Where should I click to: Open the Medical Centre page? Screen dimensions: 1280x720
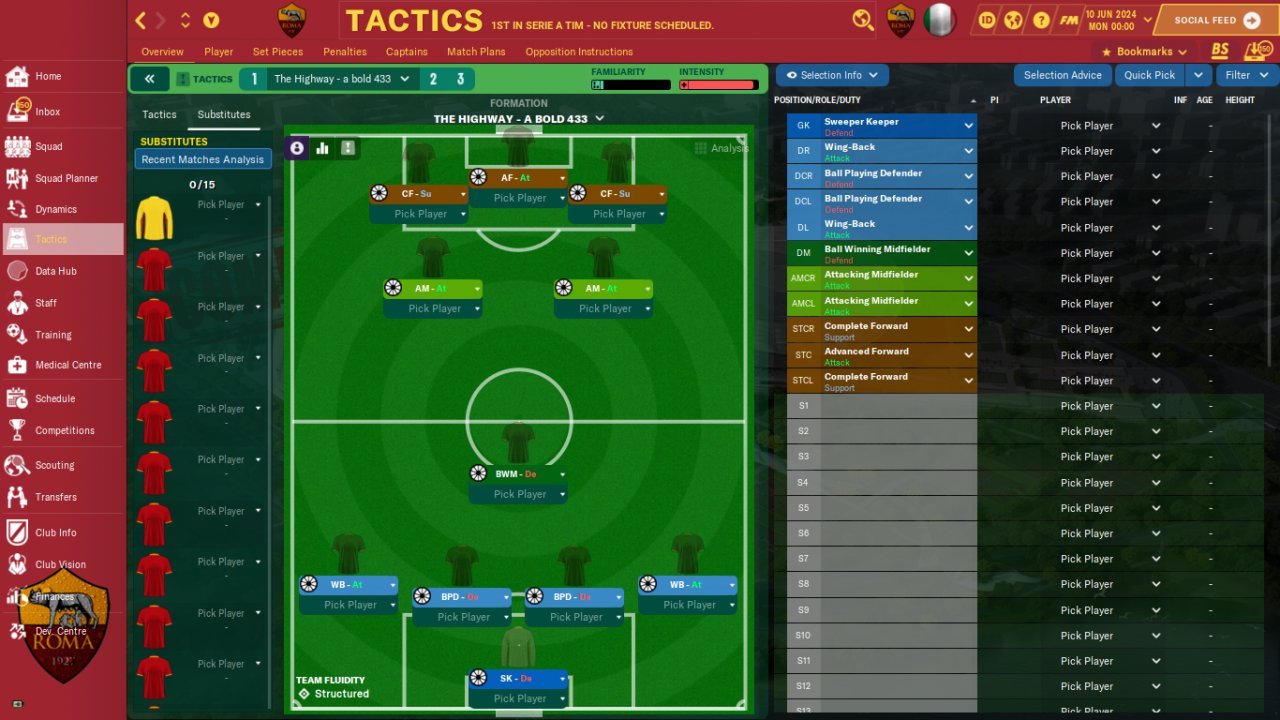click(x=67, y=365)
